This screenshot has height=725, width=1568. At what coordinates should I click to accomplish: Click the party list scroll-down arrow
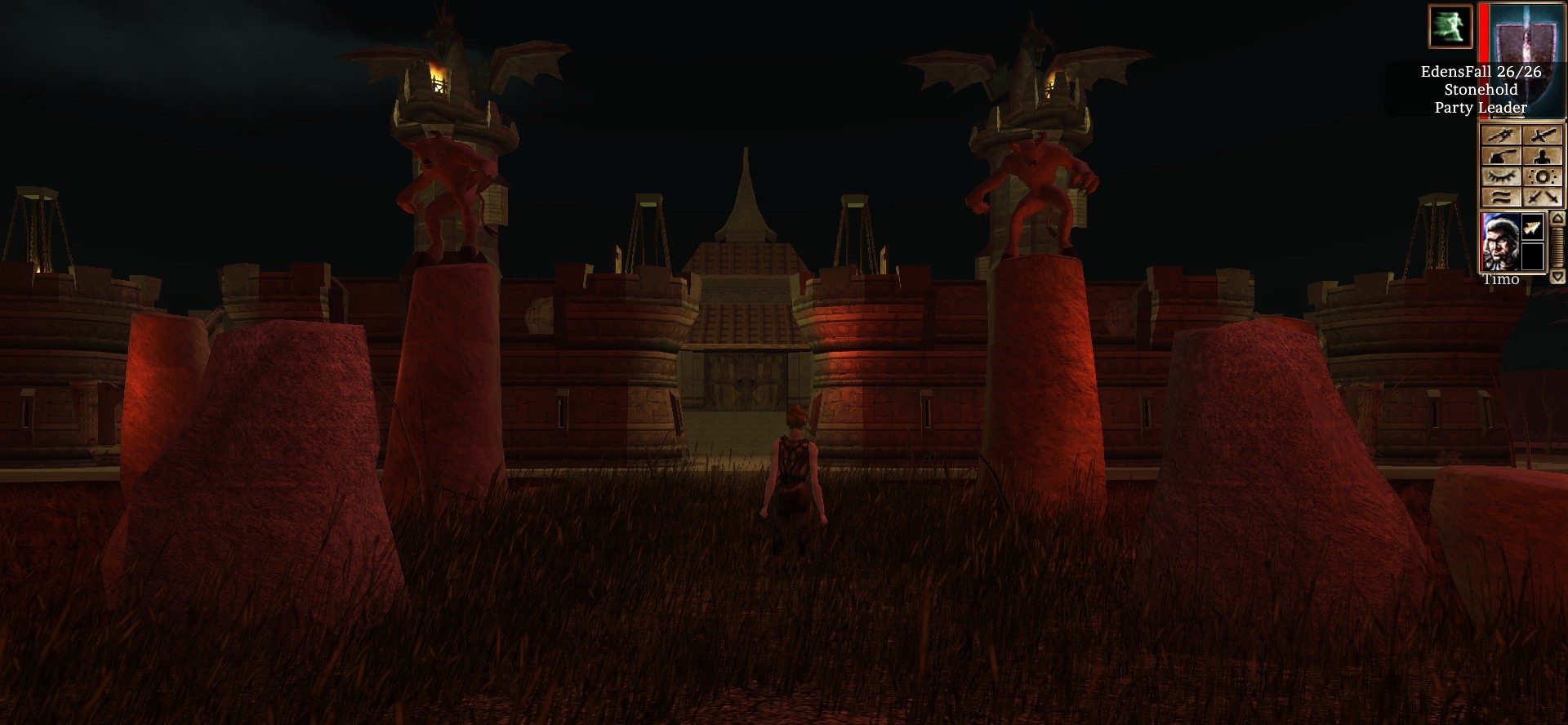1557,277
